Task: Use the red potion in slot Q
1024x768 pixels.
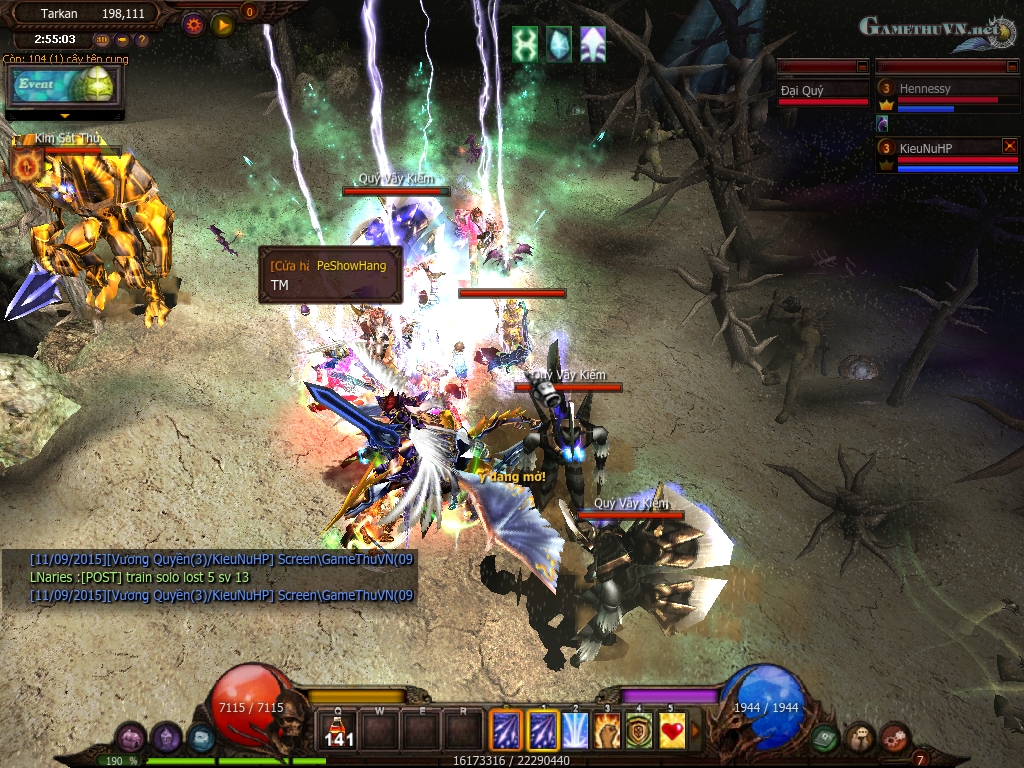Action: [x=339, y=730]
